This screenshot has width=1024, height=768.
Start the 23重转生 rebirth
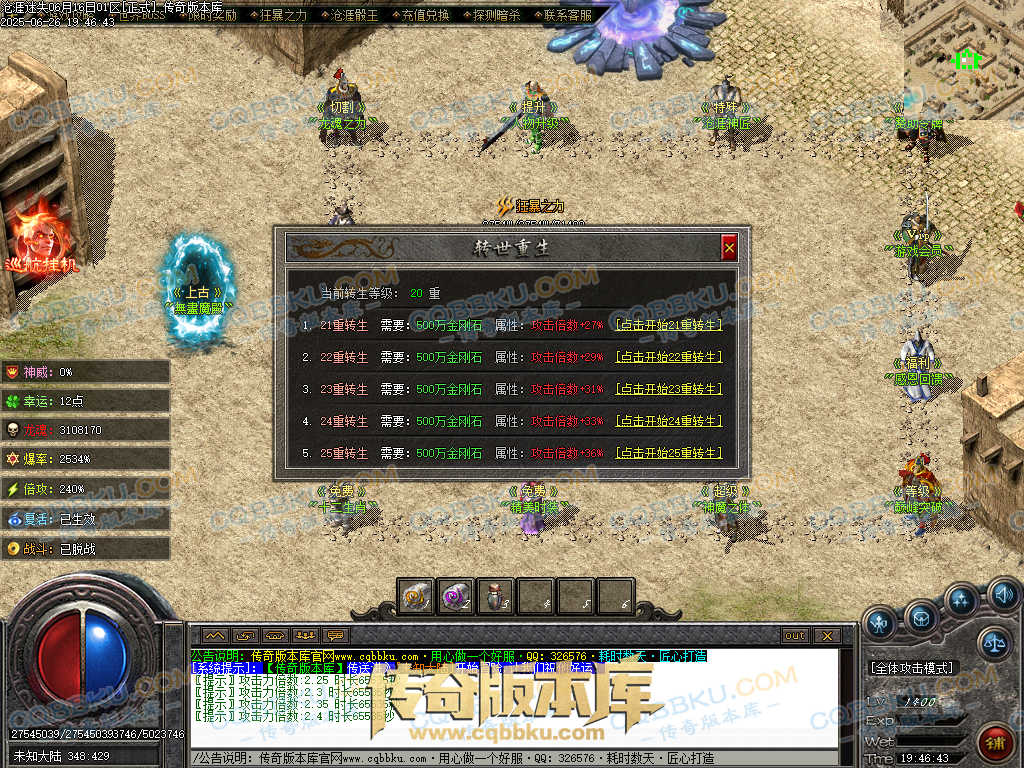point(668,389)
